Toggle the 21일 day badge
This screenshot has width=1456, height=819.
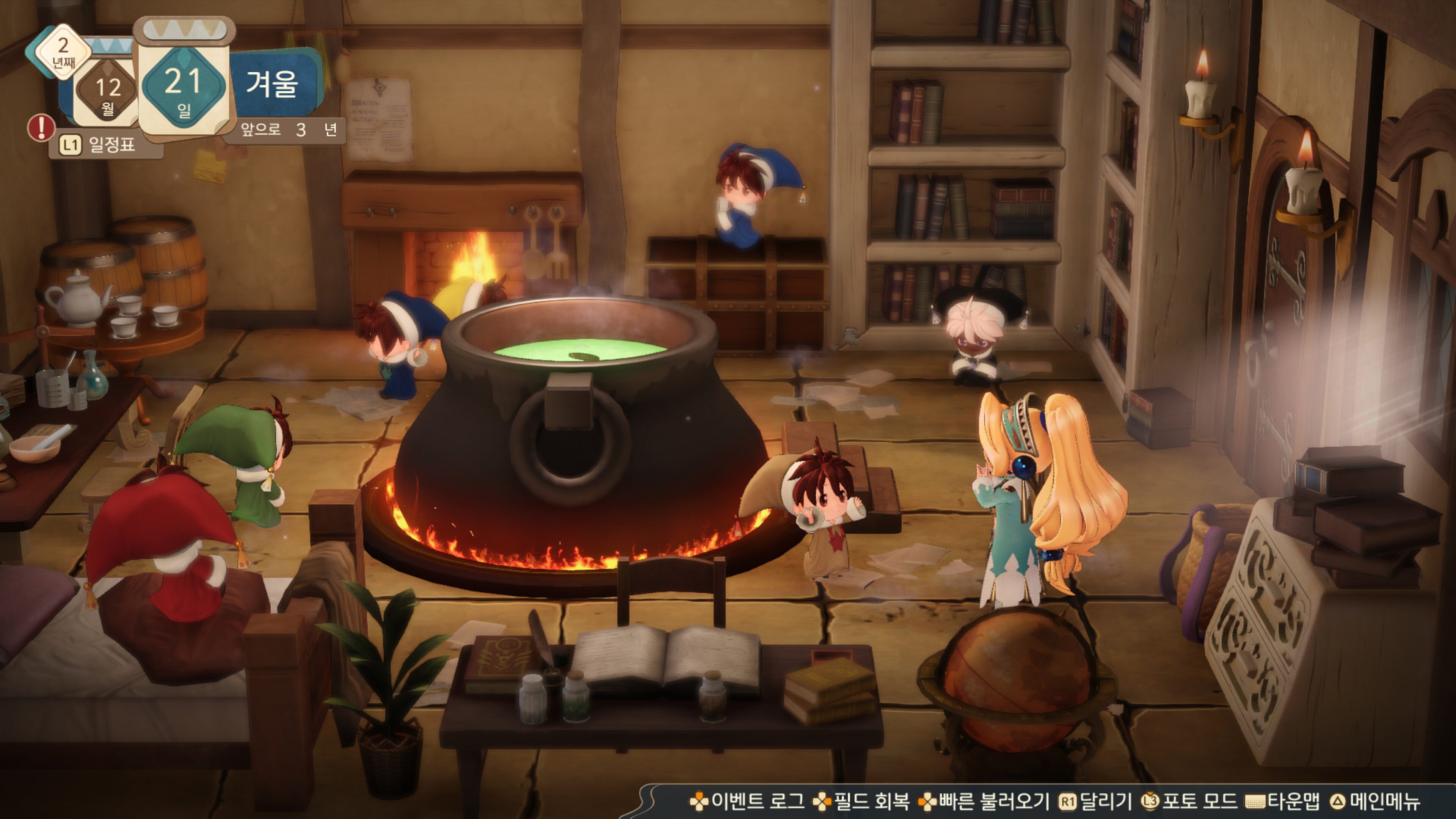(x=184, y=86)
